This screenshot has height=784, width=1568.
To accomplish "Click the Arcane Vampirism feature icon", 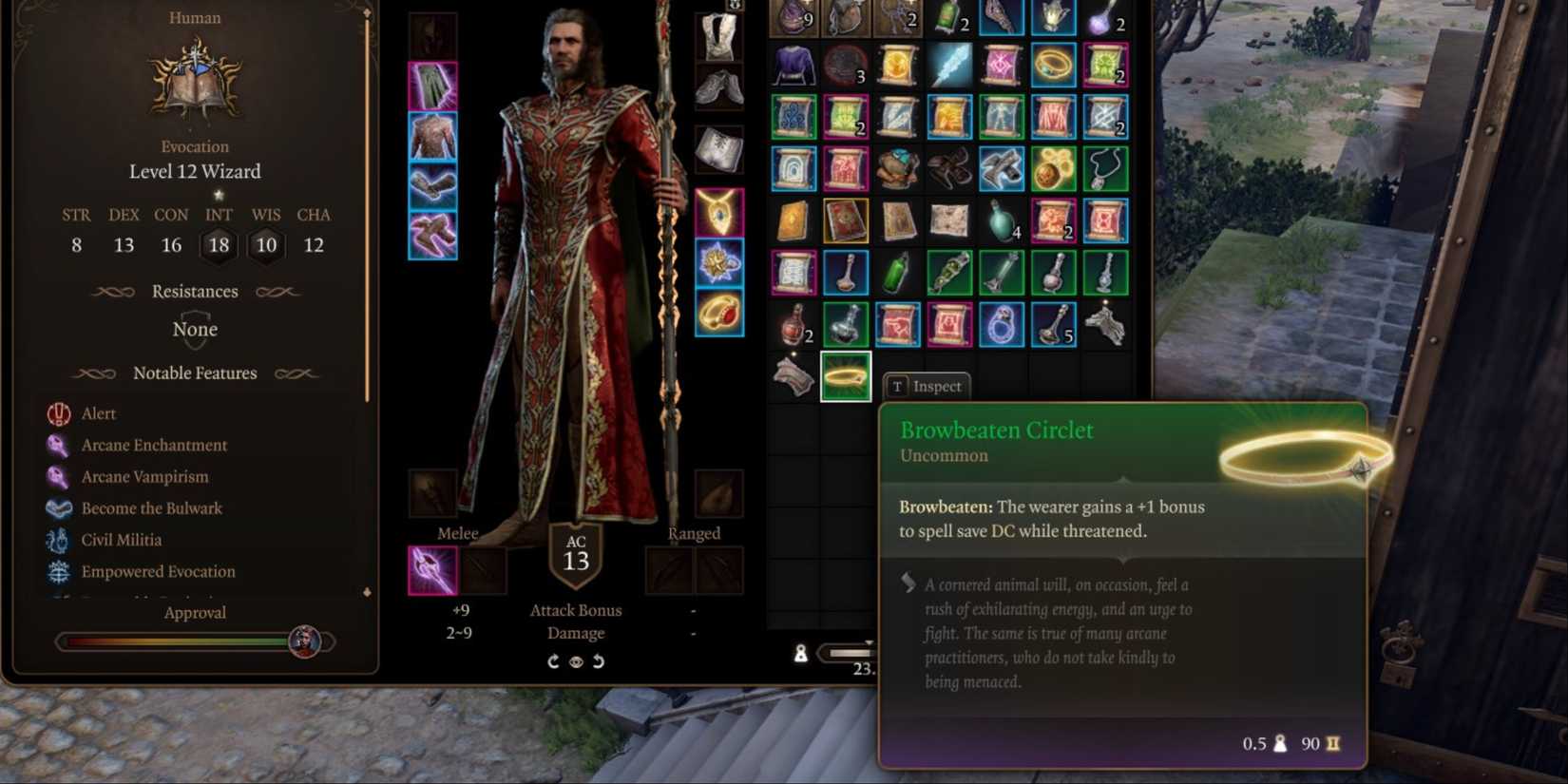I will point(58,476).
